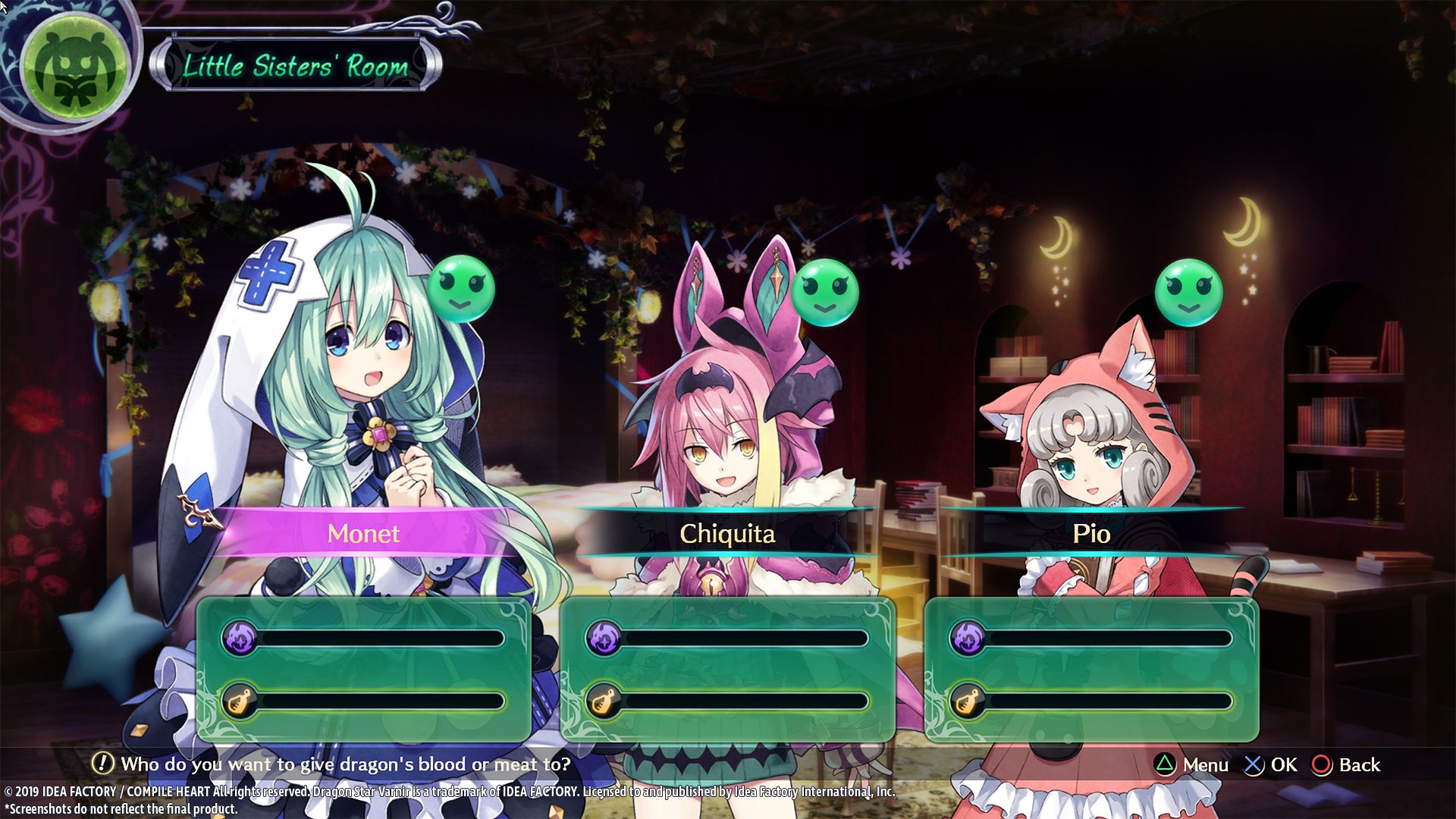Choose Chiquita as the recipient
Viewport: 1456px width, 819px height.
pyautogui.click(x=726, y=533)
